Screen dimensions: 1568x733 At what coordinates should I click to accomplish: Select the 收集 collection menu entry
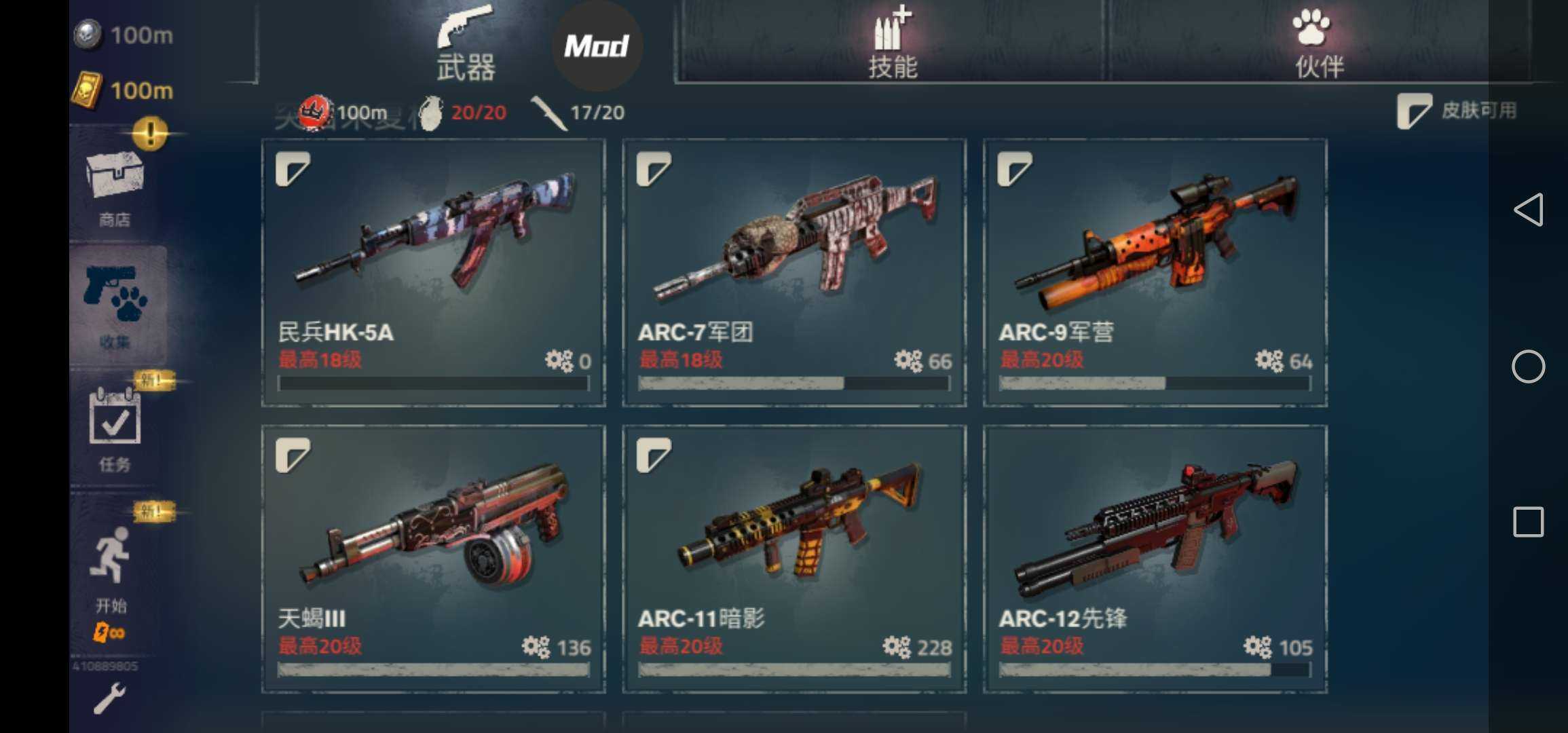click(x=117, y=306)
